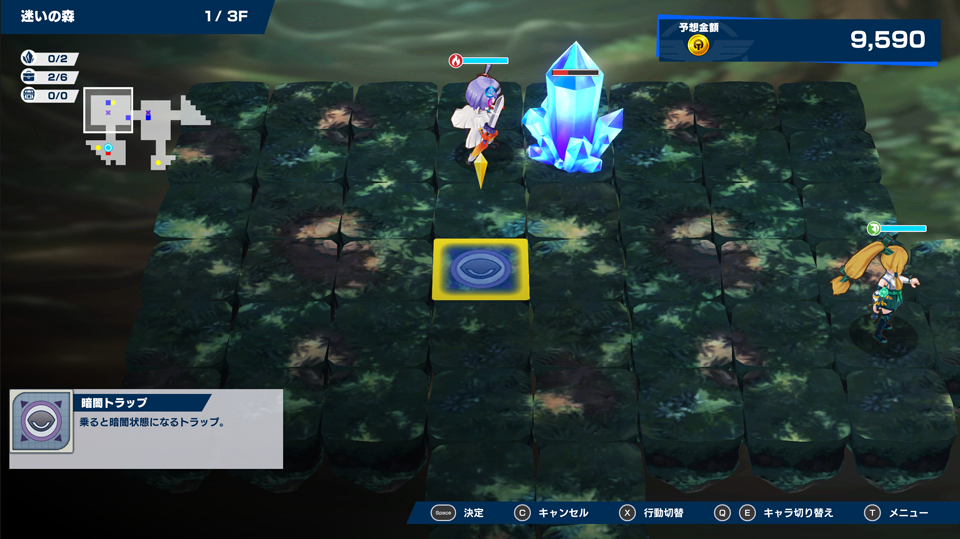Image resolution: width=960 pixels, height=539 pixels.
Task: Select the yellow-highlighted darkness trap tile
Action: [x=480, y=269]
